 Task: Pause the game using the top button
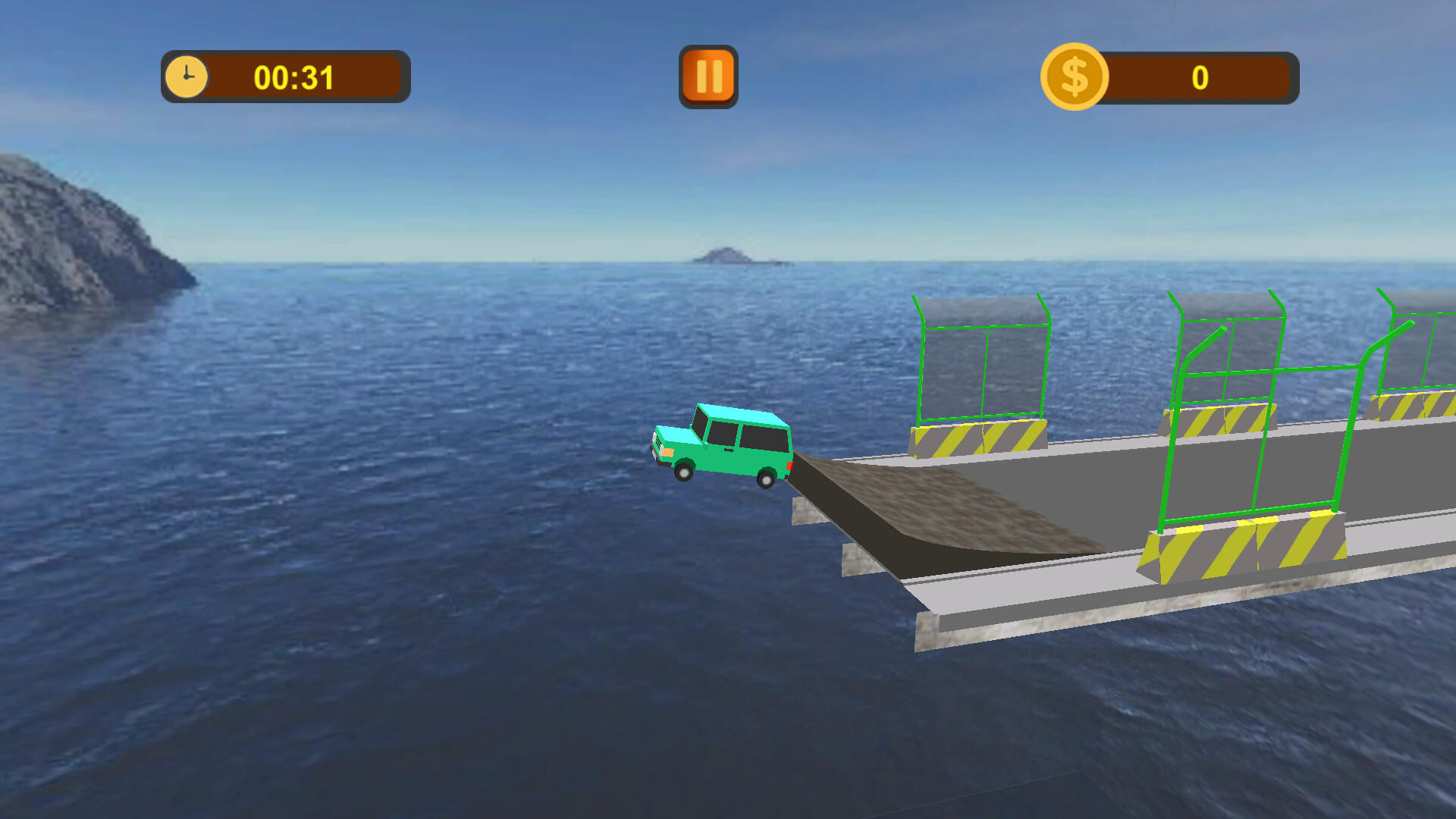tap(708, 75)
